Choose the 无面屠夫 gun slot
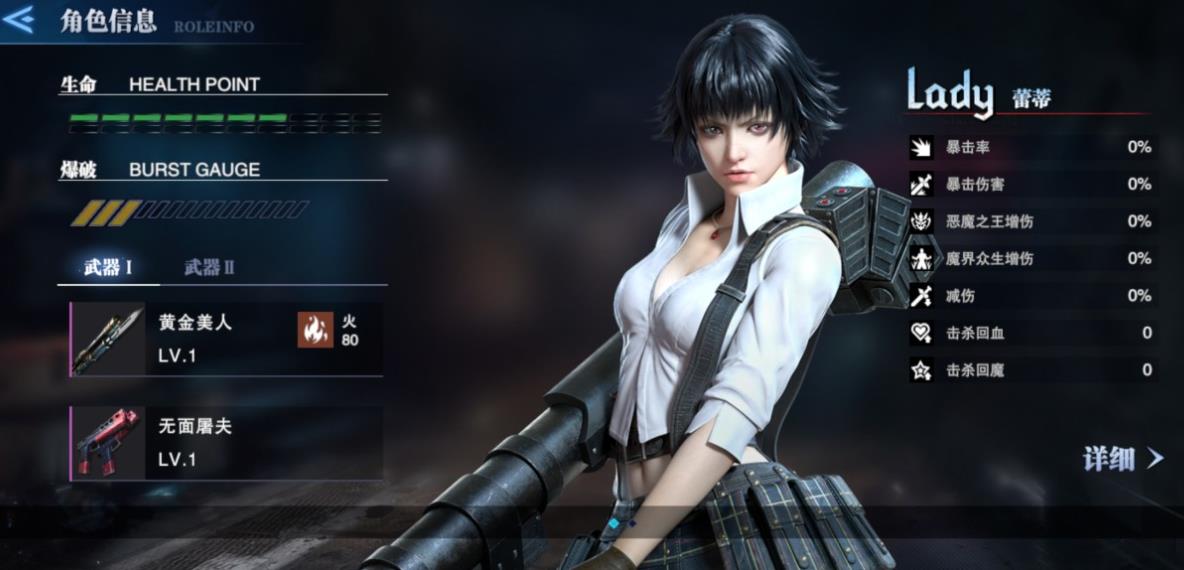Image resolution: width=1184 pixels, height=570 pixels. coord(226,443)
